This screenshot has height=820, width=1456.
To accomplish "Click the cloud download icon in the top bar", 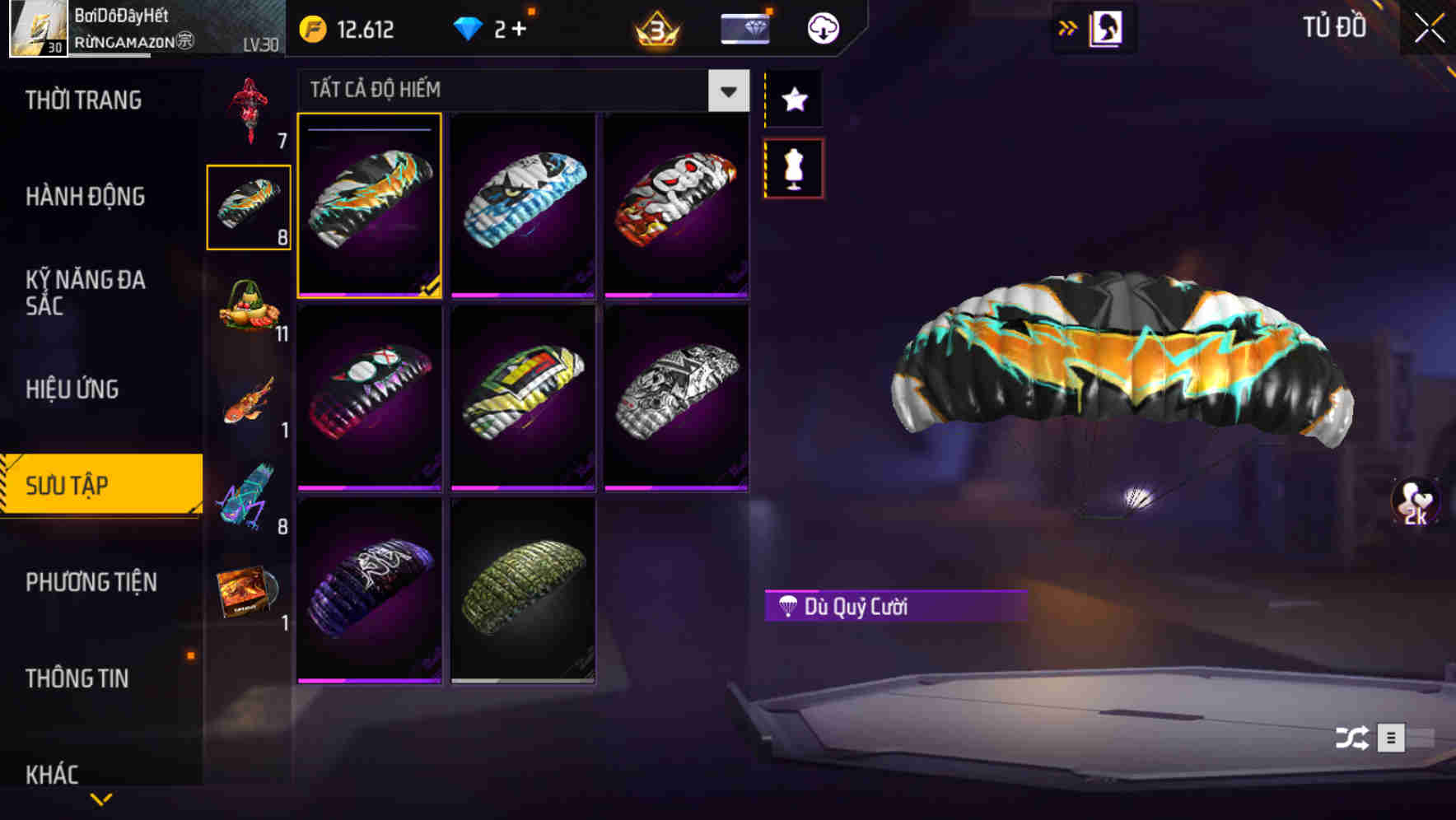I will click(x=822, y=27).
